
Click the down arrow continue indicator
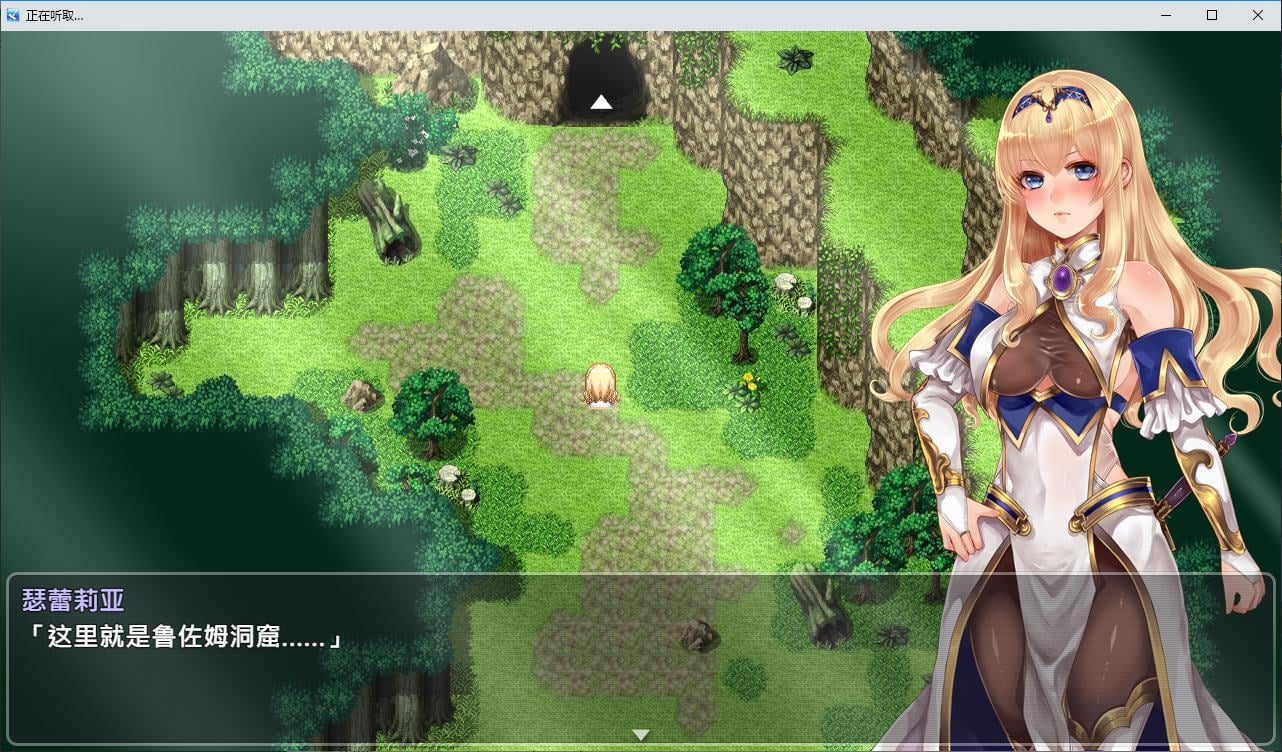(x=640, y=733)
